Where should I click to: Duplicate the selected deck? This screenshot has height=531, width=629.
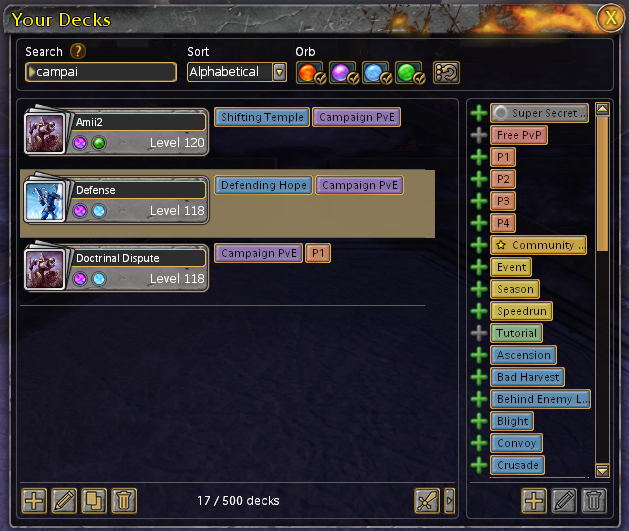tap(94, 500)
